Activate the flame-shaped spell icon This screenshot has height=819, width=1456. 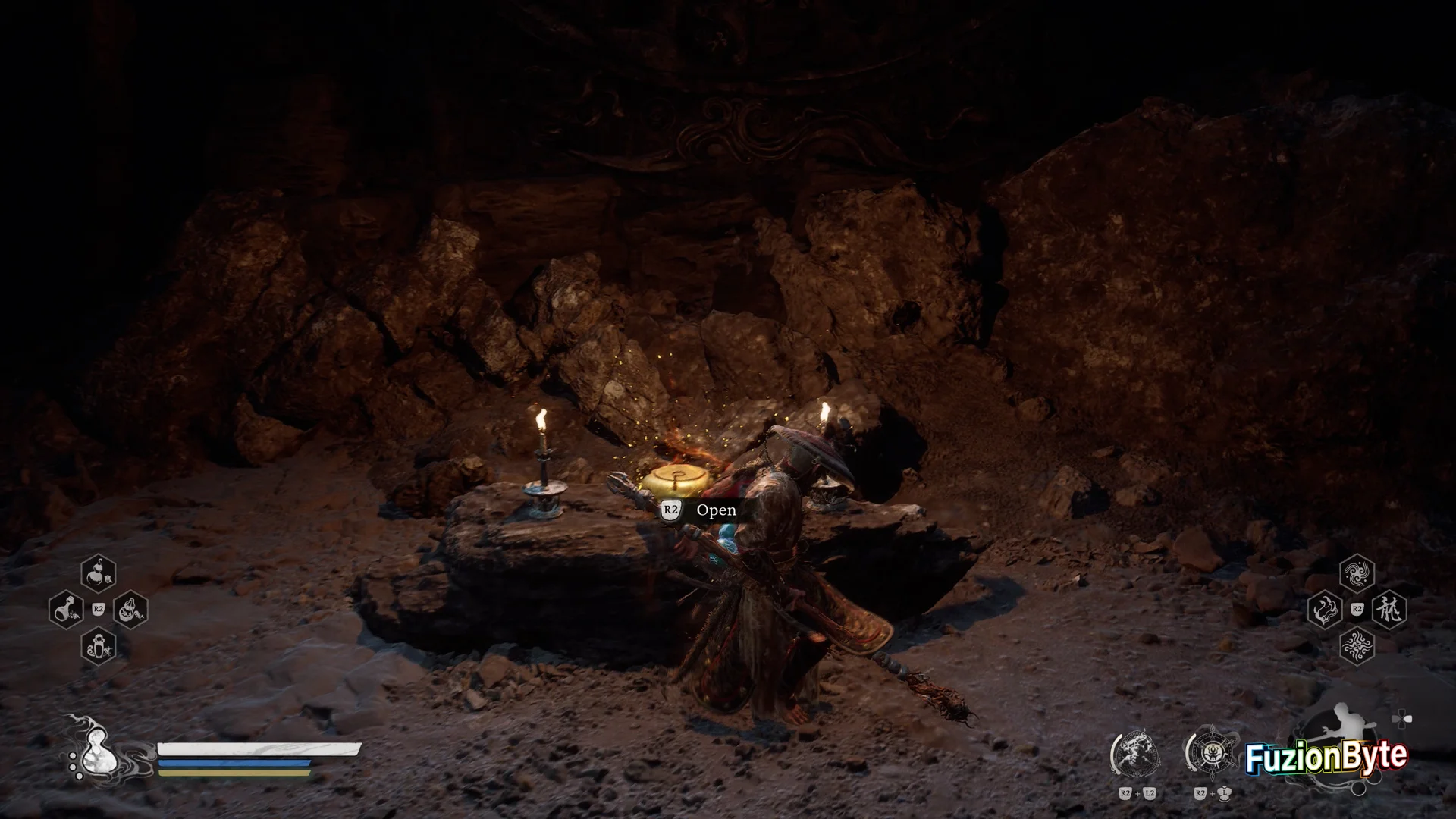pos(1325,610)
